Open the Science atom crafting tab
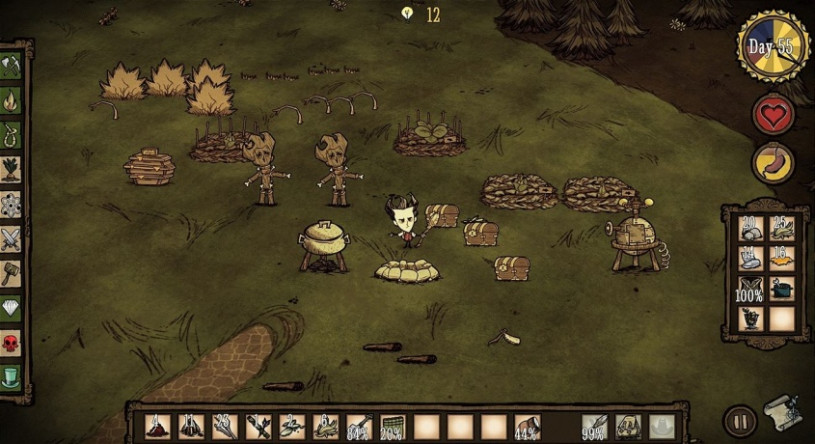Viewport: 815px width, 444px height. (11, 204)
